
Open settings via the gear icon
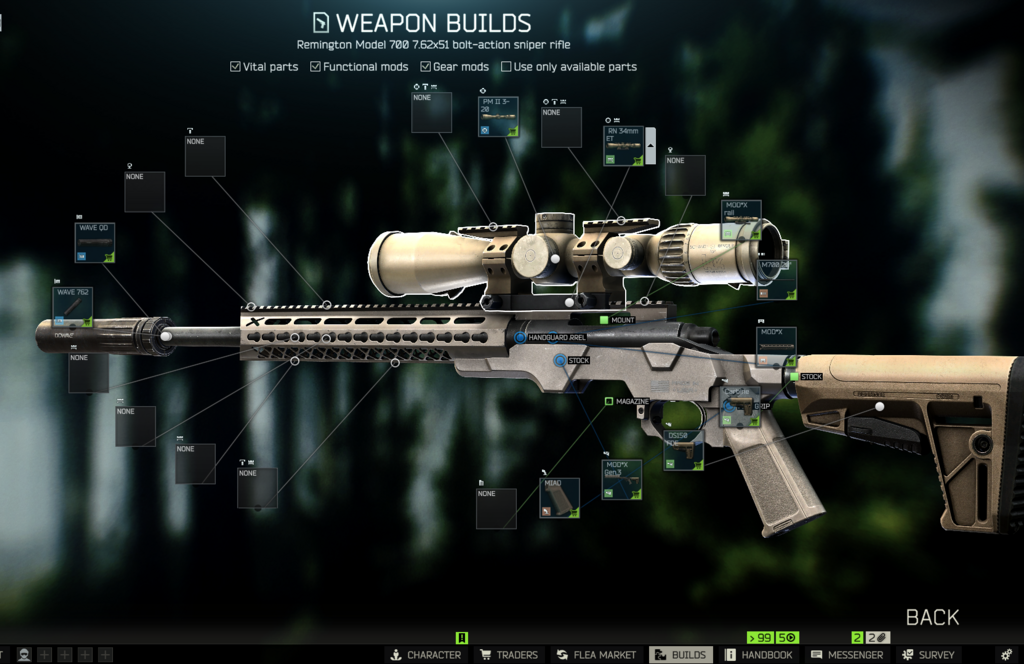coord(1007,654)
